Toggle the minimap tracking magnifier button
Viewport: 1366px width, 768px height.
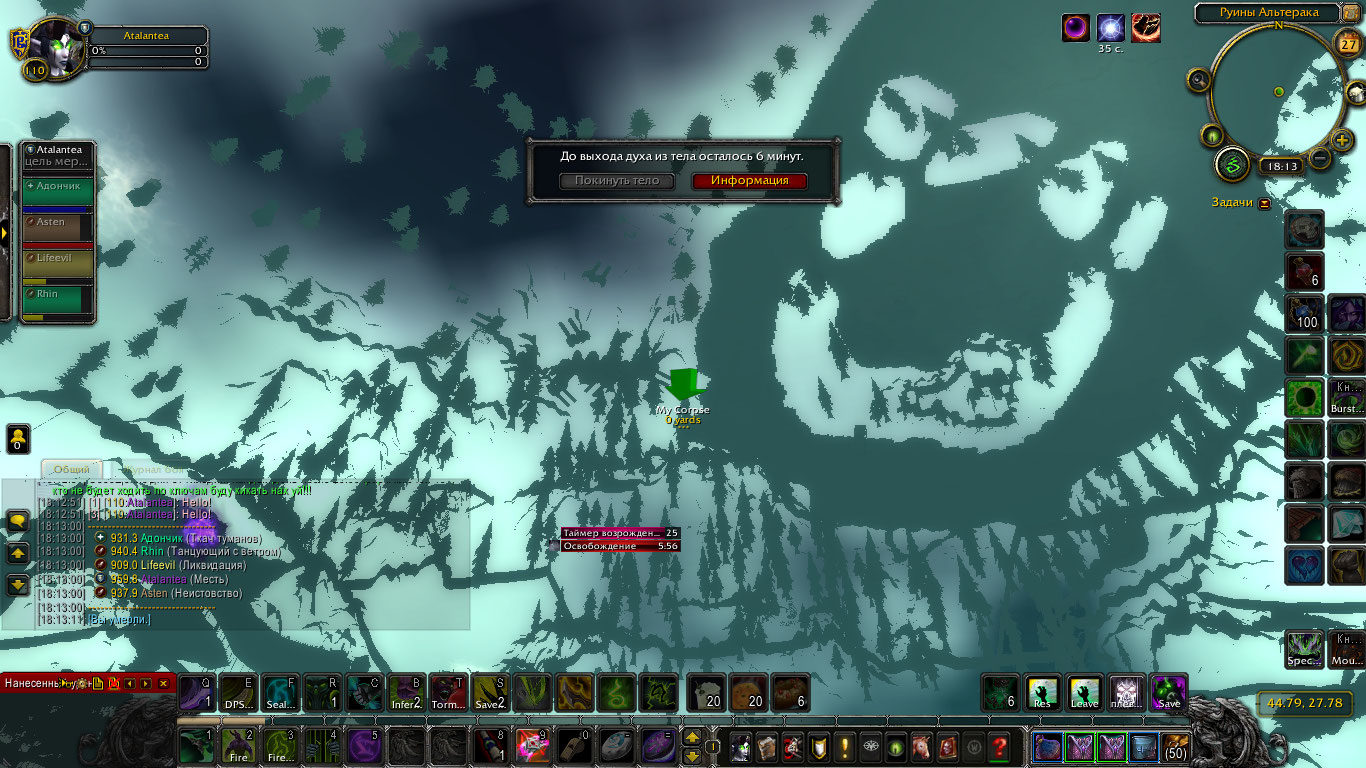click(x=1198, y=80)
